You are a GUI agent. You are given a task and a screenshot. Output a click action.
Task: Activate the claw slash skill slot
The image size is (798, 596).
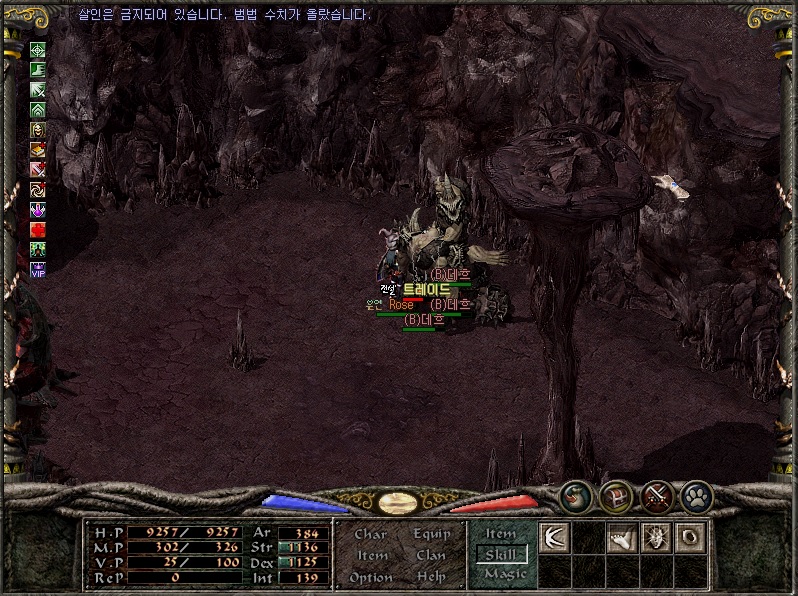click(x=554, y=538)
